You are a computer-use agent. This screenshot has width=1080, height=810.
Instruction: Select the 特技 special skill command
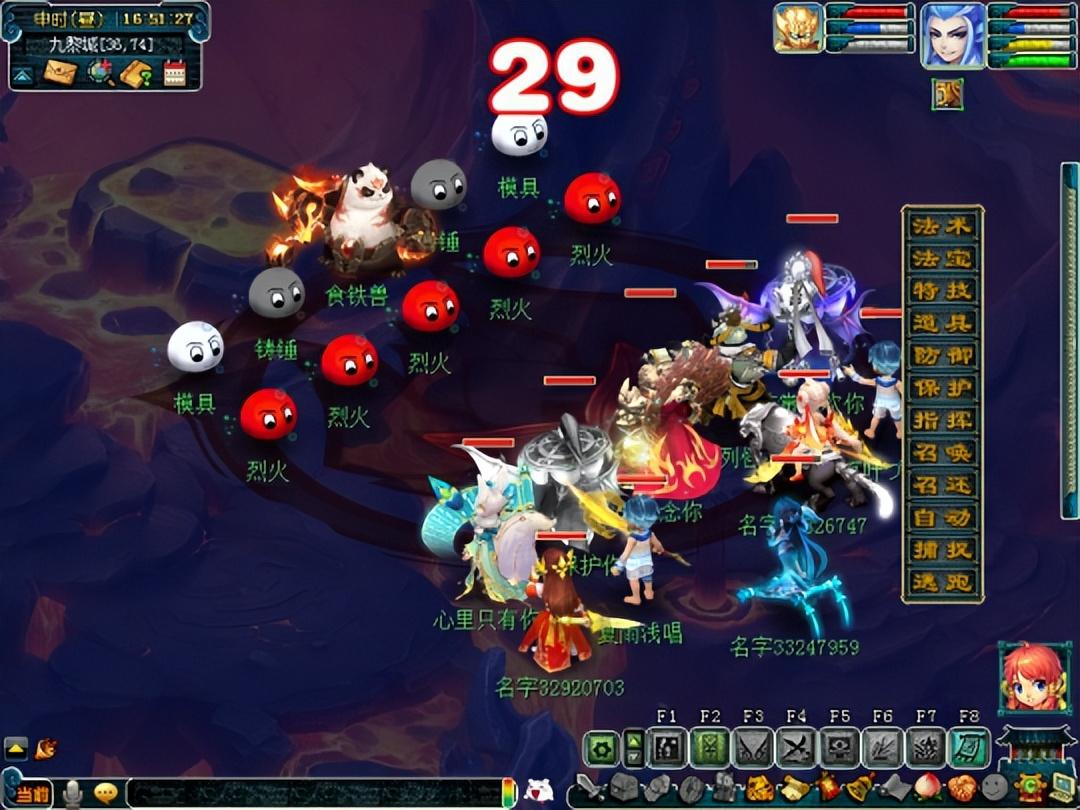[942, 291]
